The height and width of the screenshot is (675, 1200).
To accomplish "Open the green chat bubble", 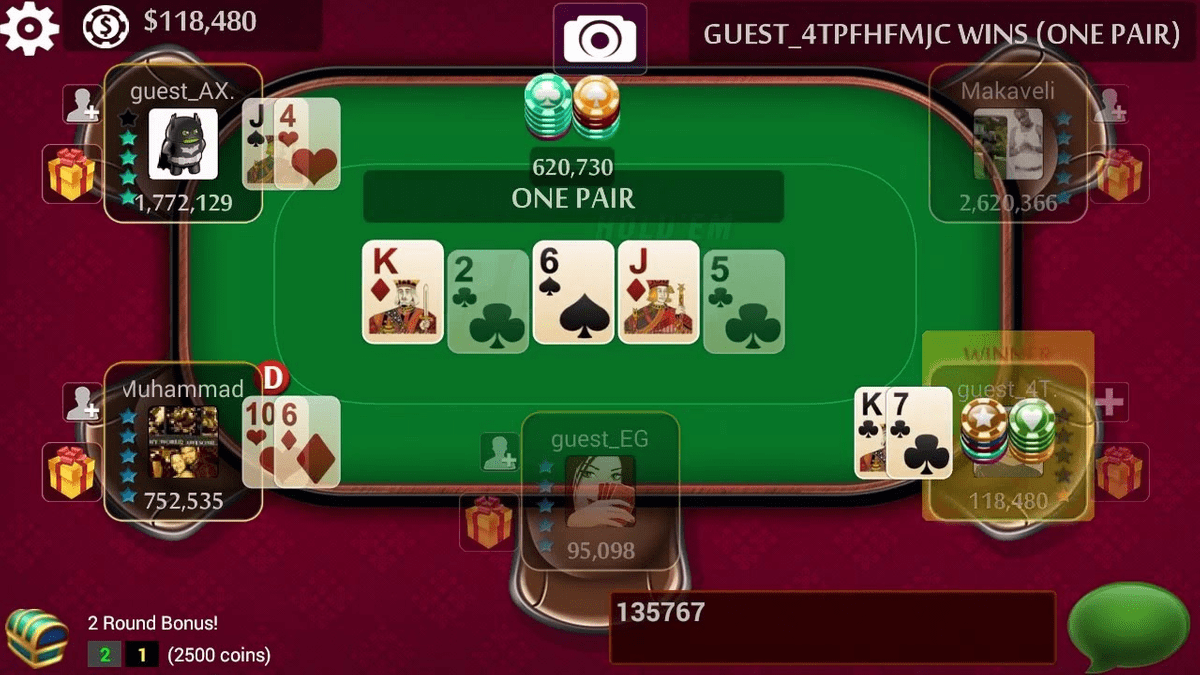I will coord(1128,627).
